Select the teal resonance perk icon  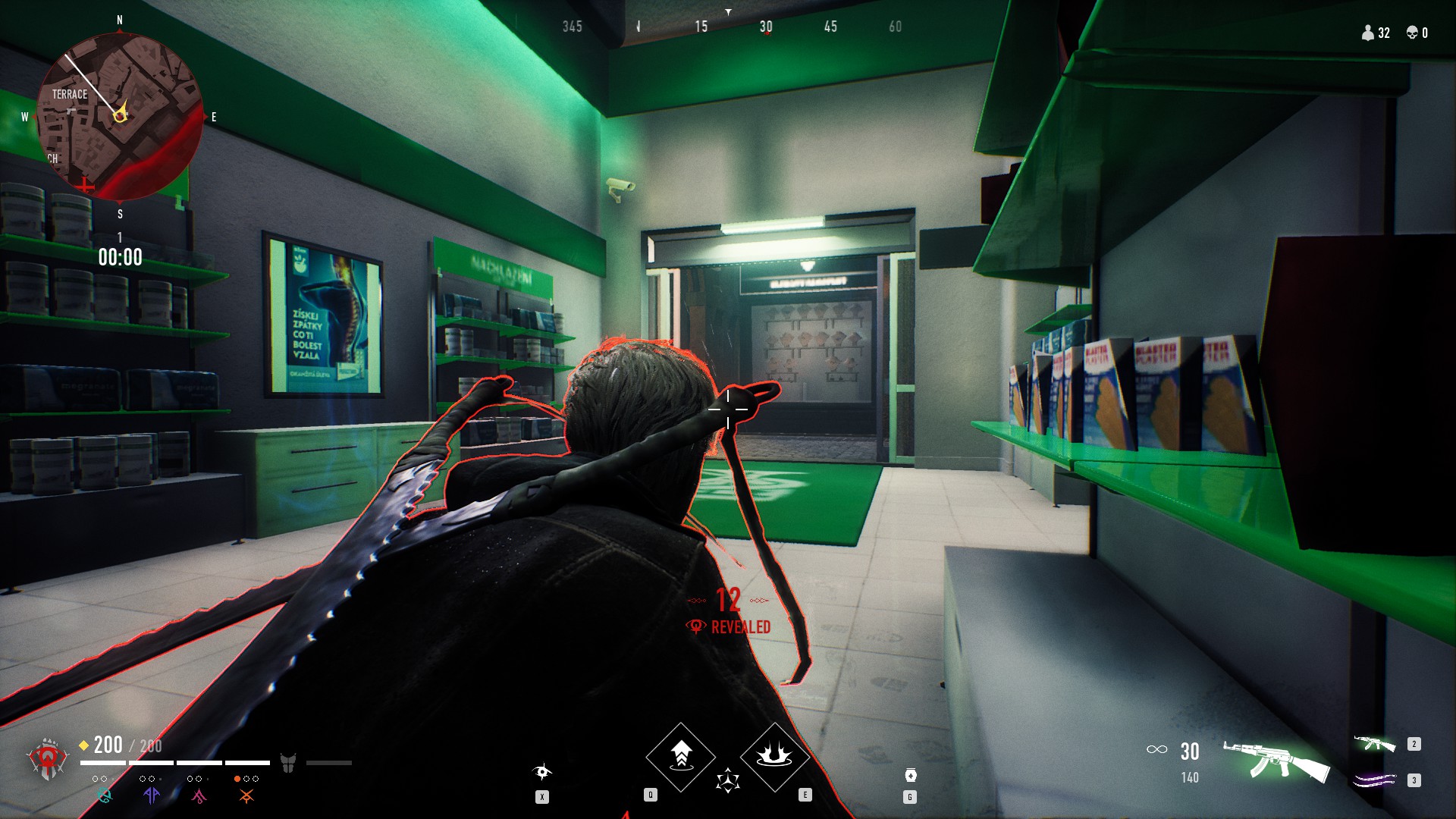[104, 795]
